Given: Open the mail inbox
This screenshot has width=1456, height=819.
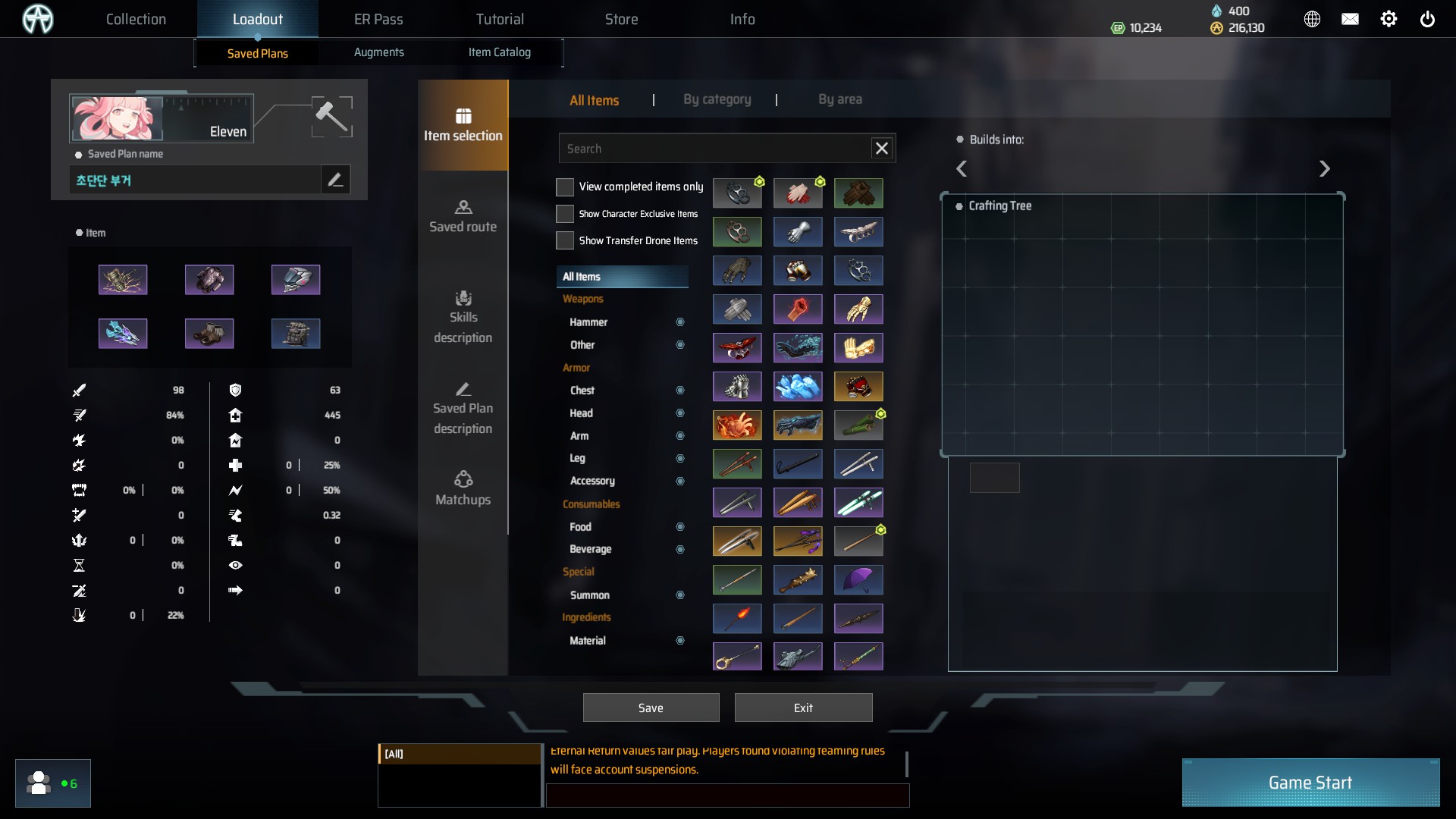Looking at the screenshot, I should tap(1350, 19).
